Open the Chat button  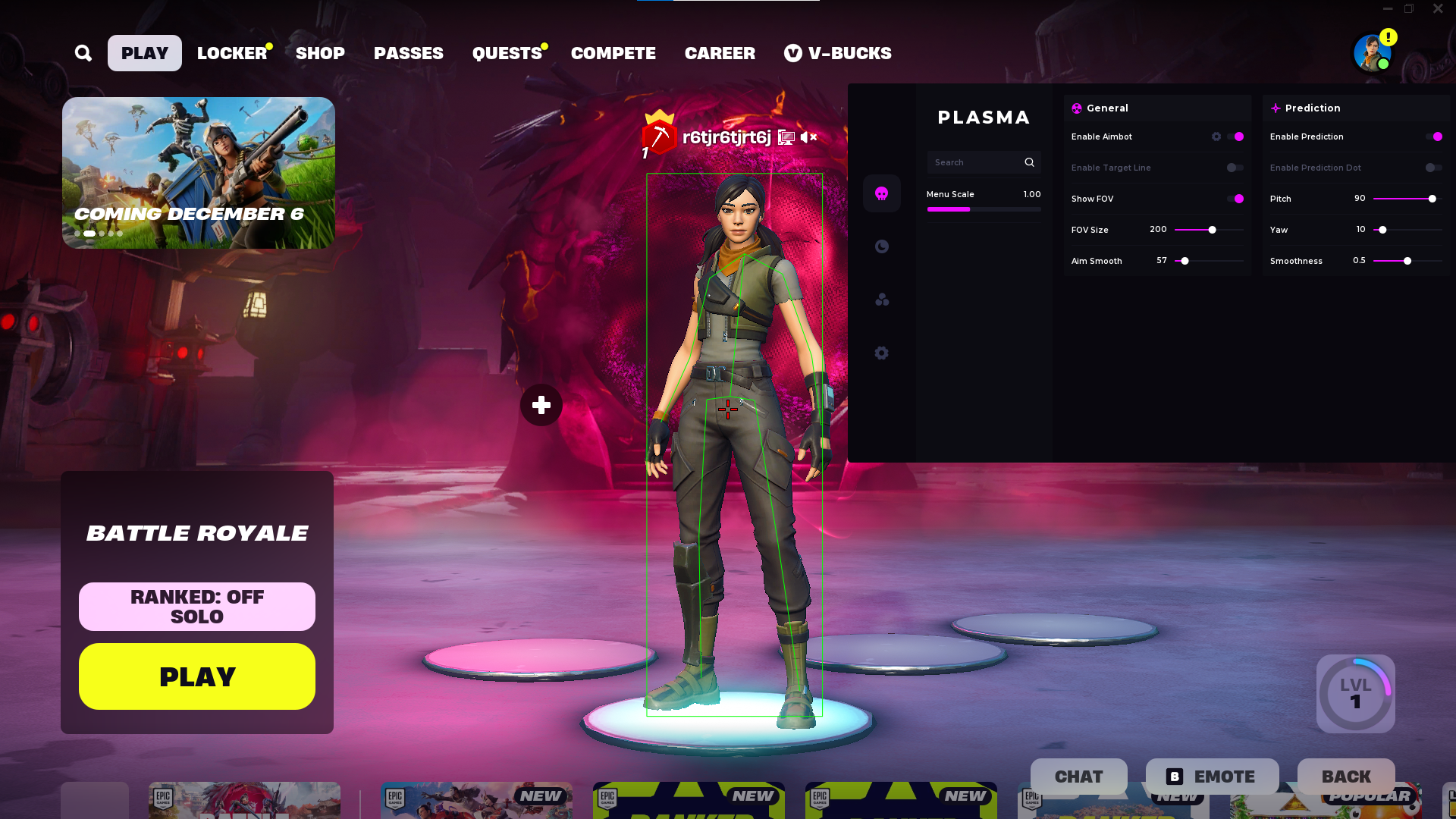(x=1078, y=777)
